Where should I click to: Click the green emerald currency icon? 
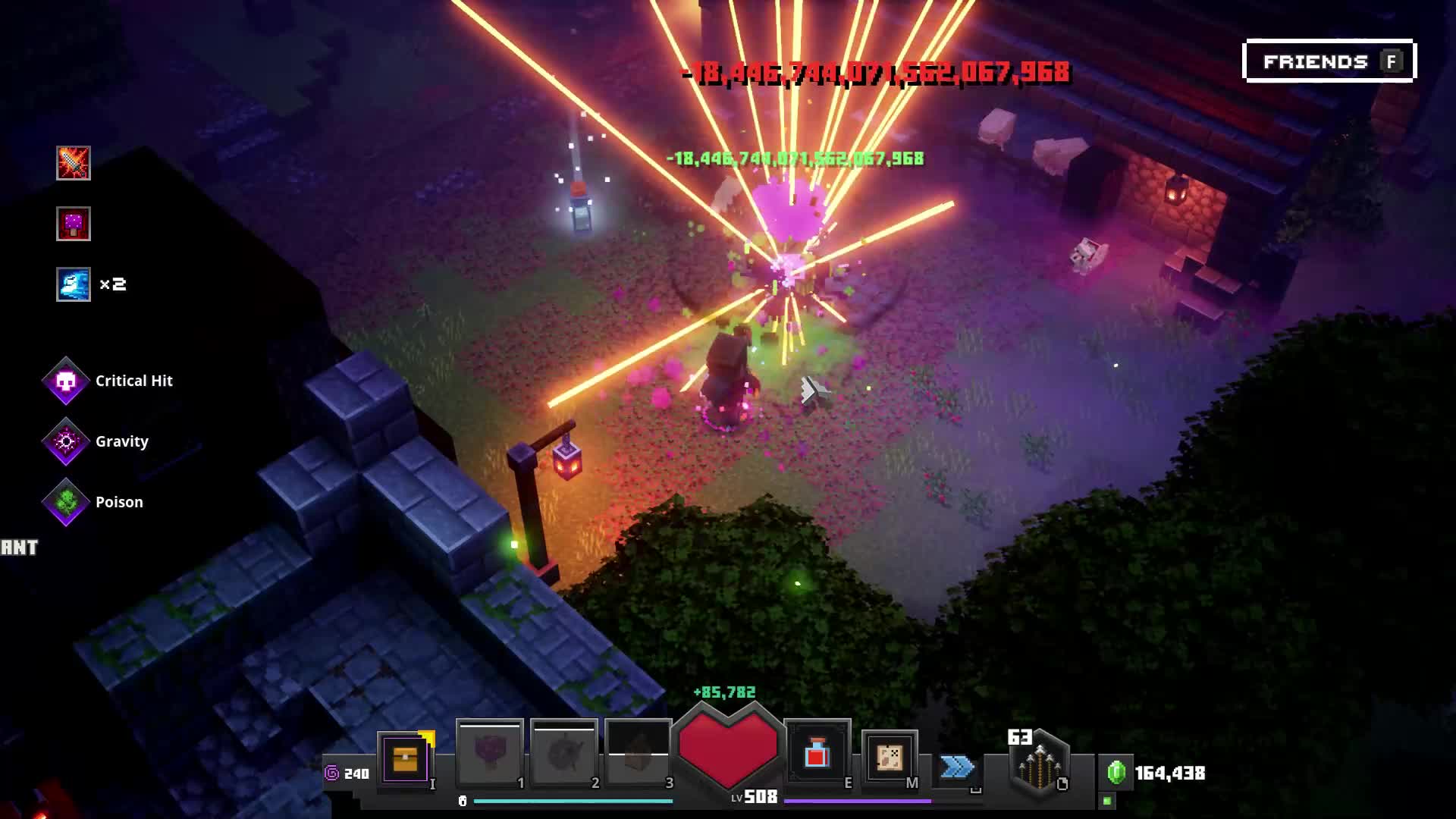pyautogui.click(x=1116, y=772)
